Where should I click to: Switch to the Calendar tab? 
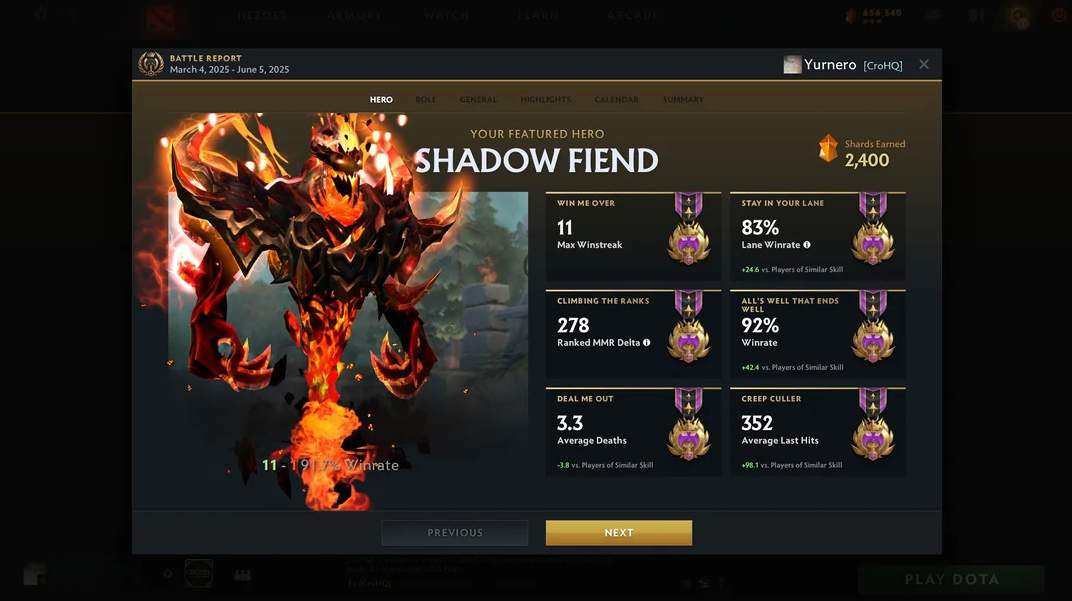616,100
